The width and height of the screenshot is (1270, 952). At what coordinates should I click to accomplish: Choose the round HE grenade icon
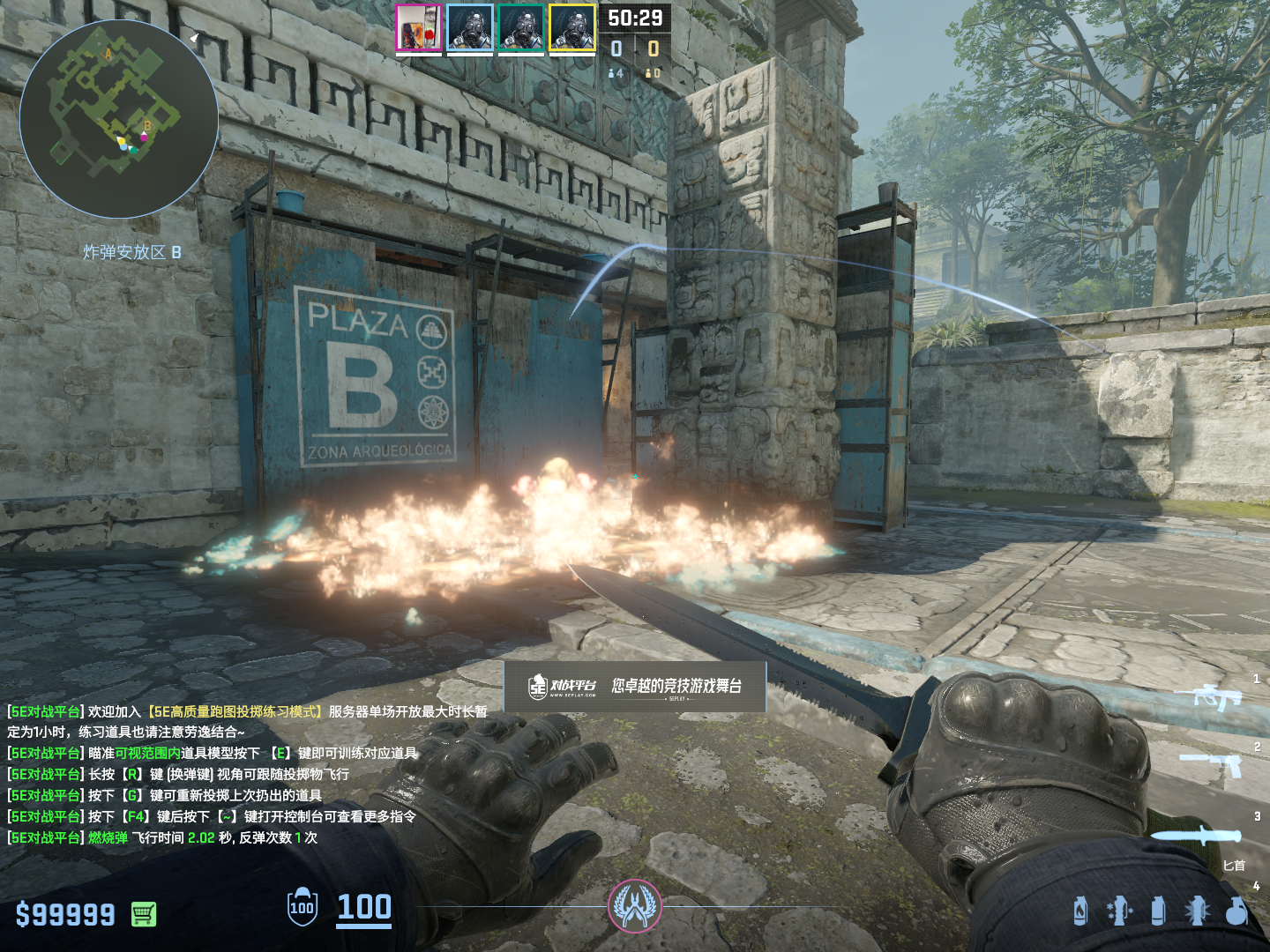point(1236,911)
